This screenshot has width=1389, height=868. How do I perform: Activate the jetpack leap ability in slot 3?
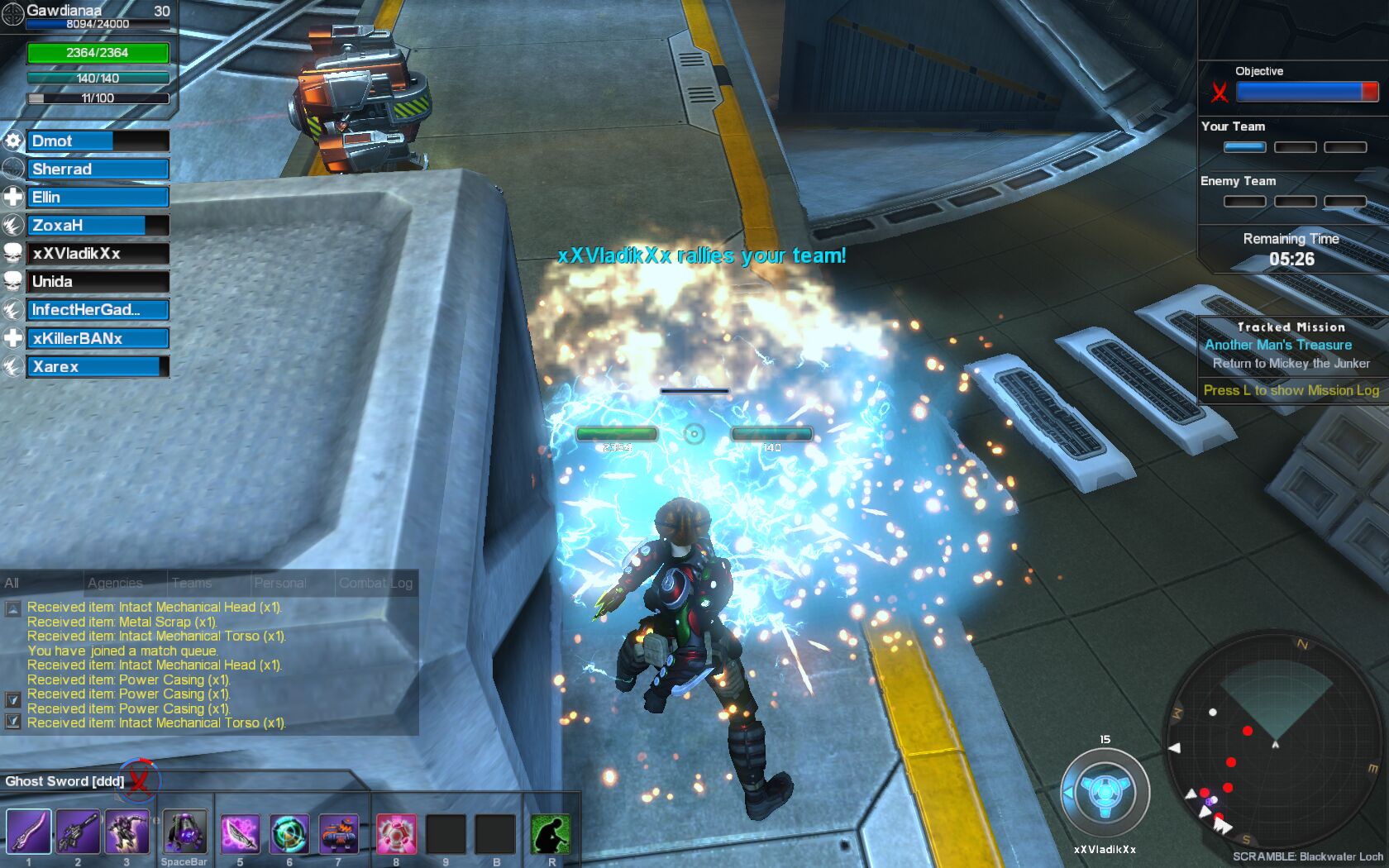[x=126, y=832]
